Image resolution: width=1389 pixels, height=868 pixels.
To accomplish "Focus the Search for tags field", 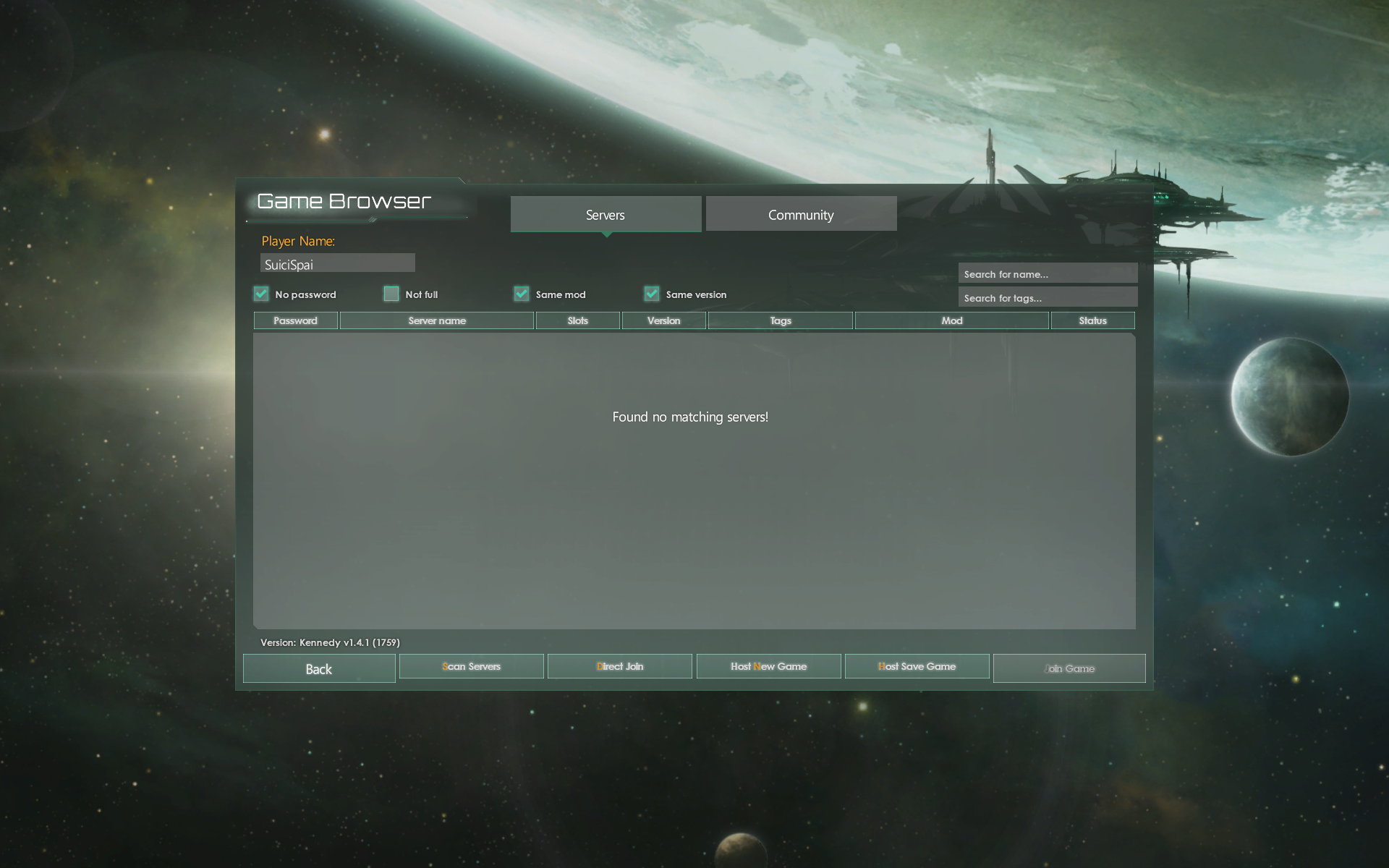I will tap(1048, 297).
